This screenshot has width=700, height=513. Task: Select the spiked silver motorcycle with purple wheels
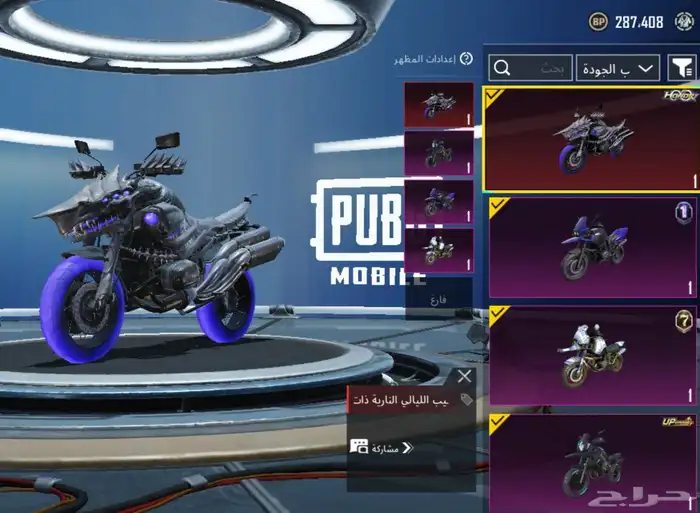(590, 139)
